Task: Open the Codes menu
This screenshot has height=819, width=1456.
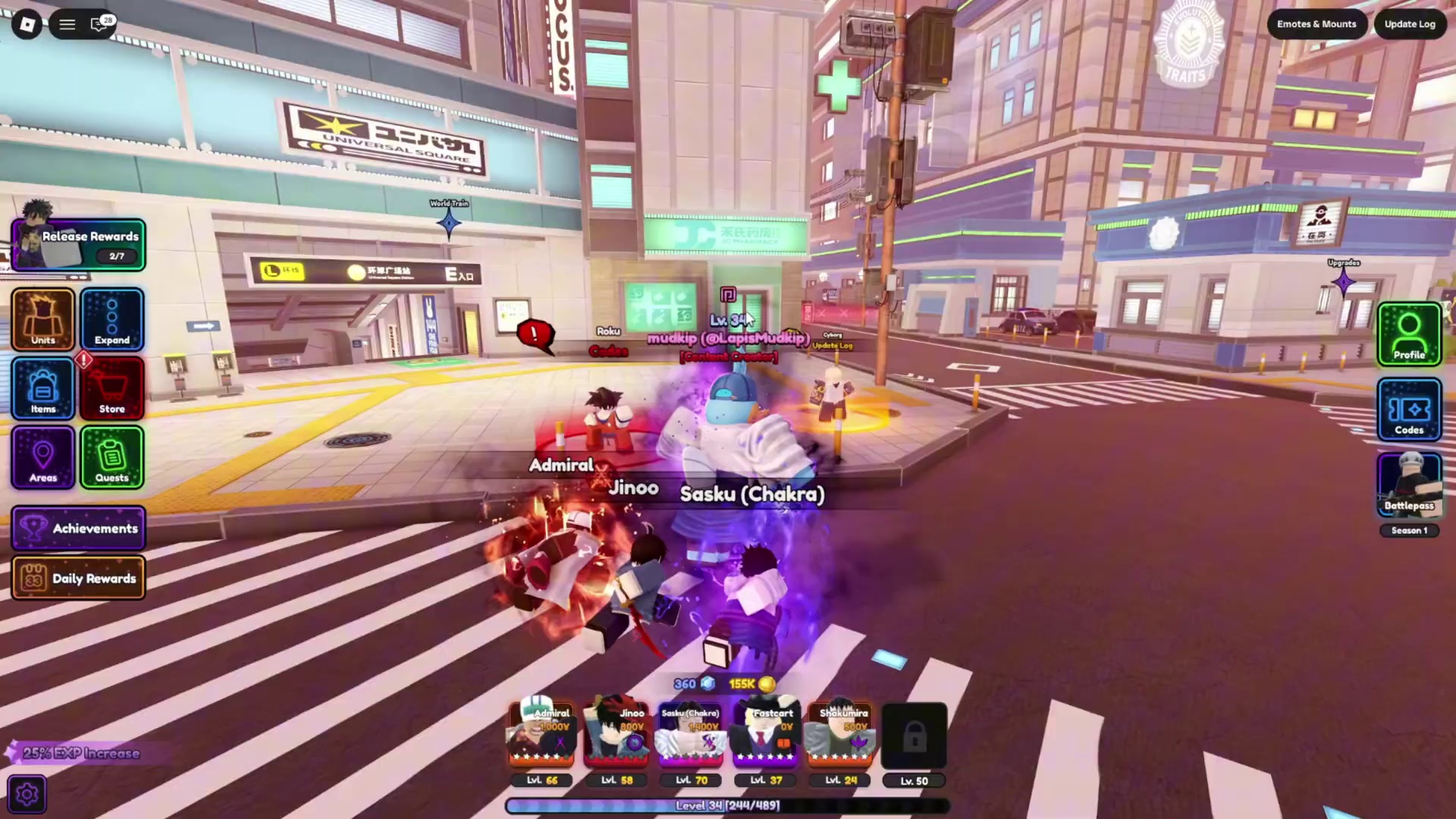Action: [1409, 409]
